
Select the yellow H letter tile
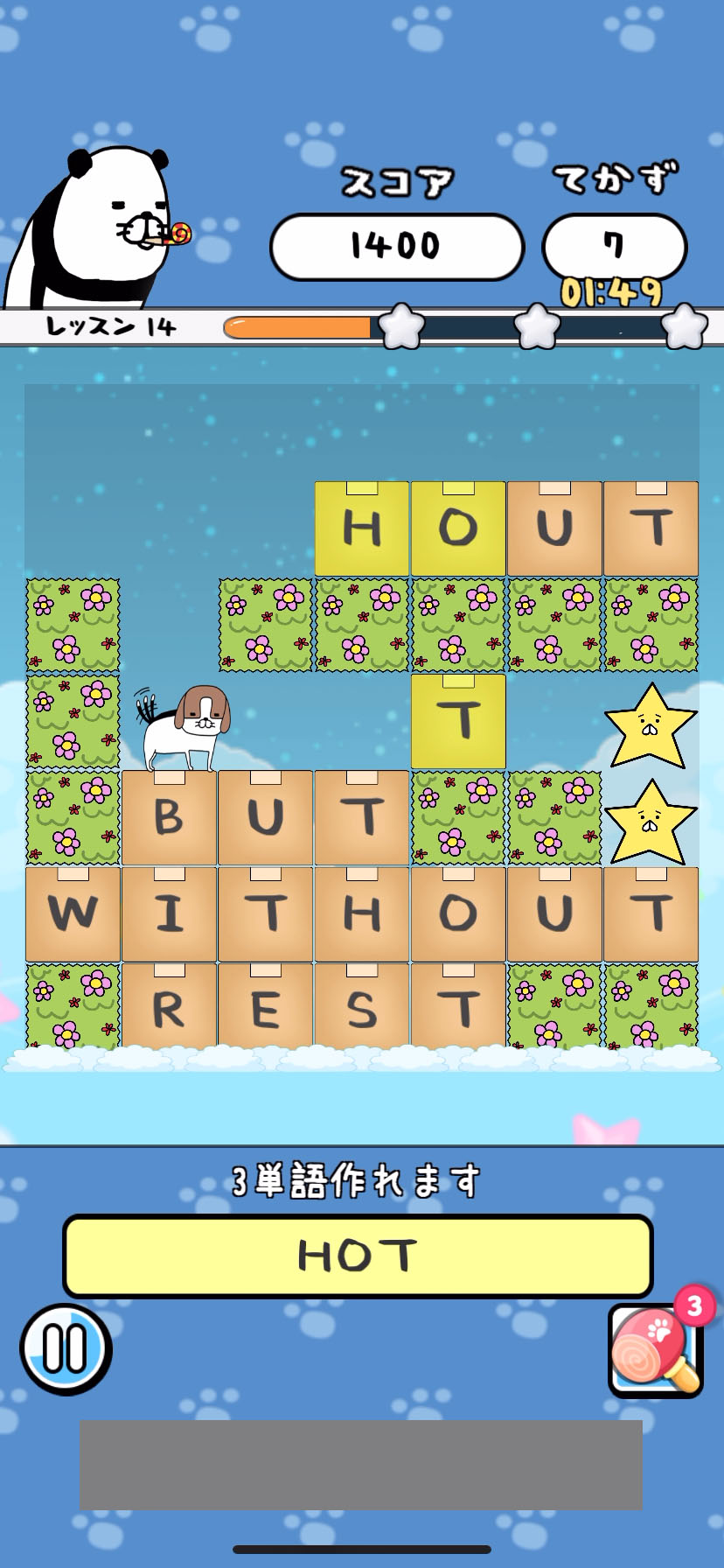click(x=362, y=529)
